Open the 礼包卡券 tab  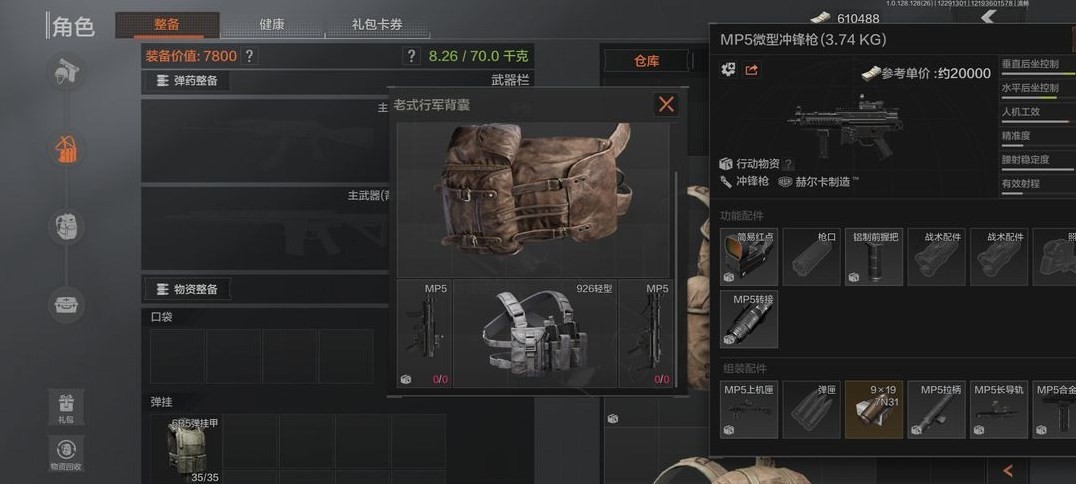377,24
